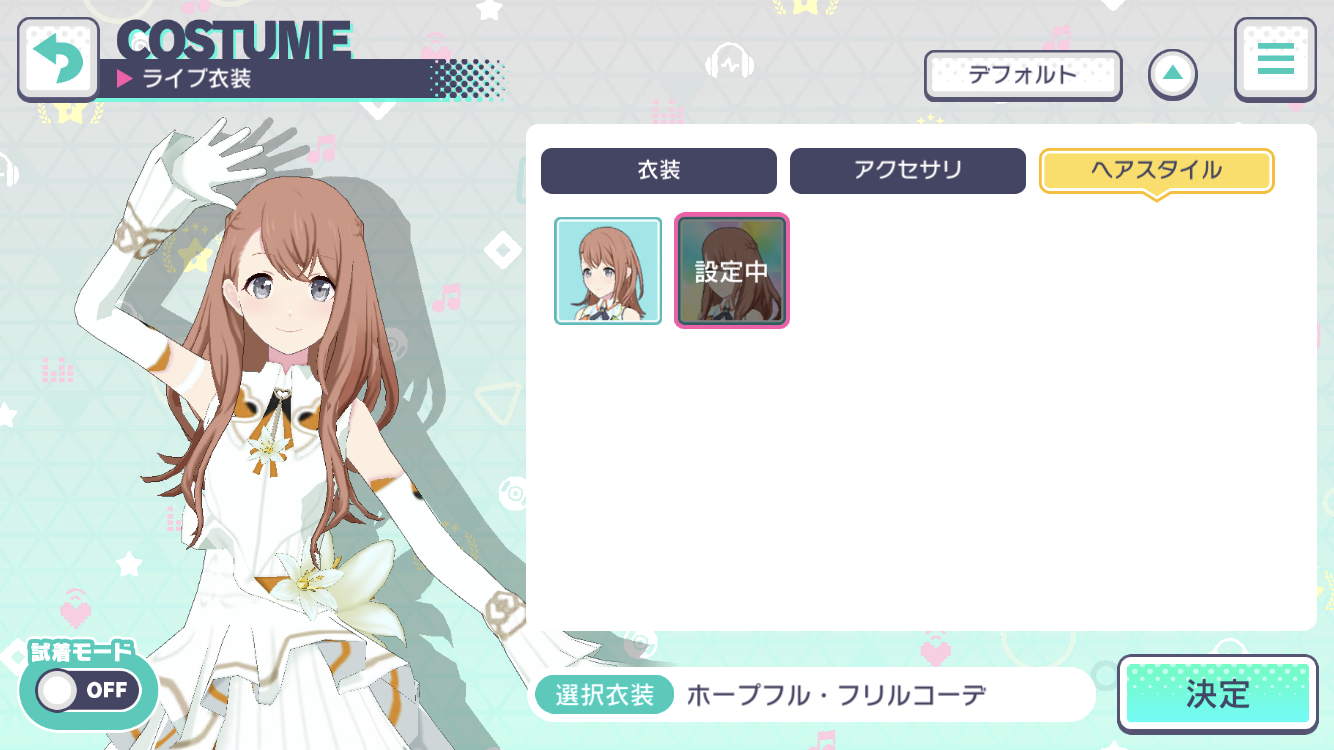The width and height of the screenshot is (1334, 750).
Task: Select the ヘアスタイル tab label
Action: [1156, 170]
